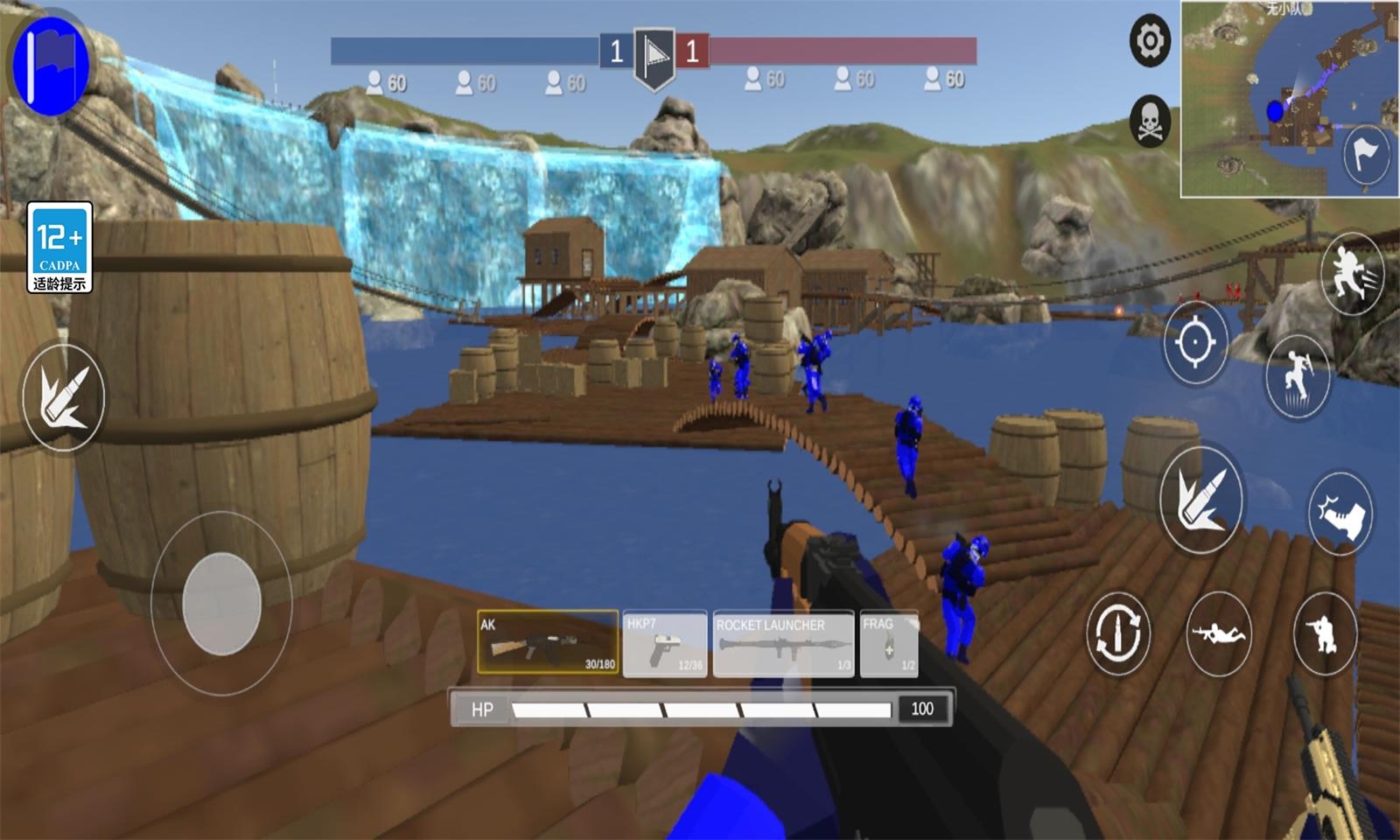Equip the Rocket Launcher slot
Screen dimensions: 1400x840
783,645
